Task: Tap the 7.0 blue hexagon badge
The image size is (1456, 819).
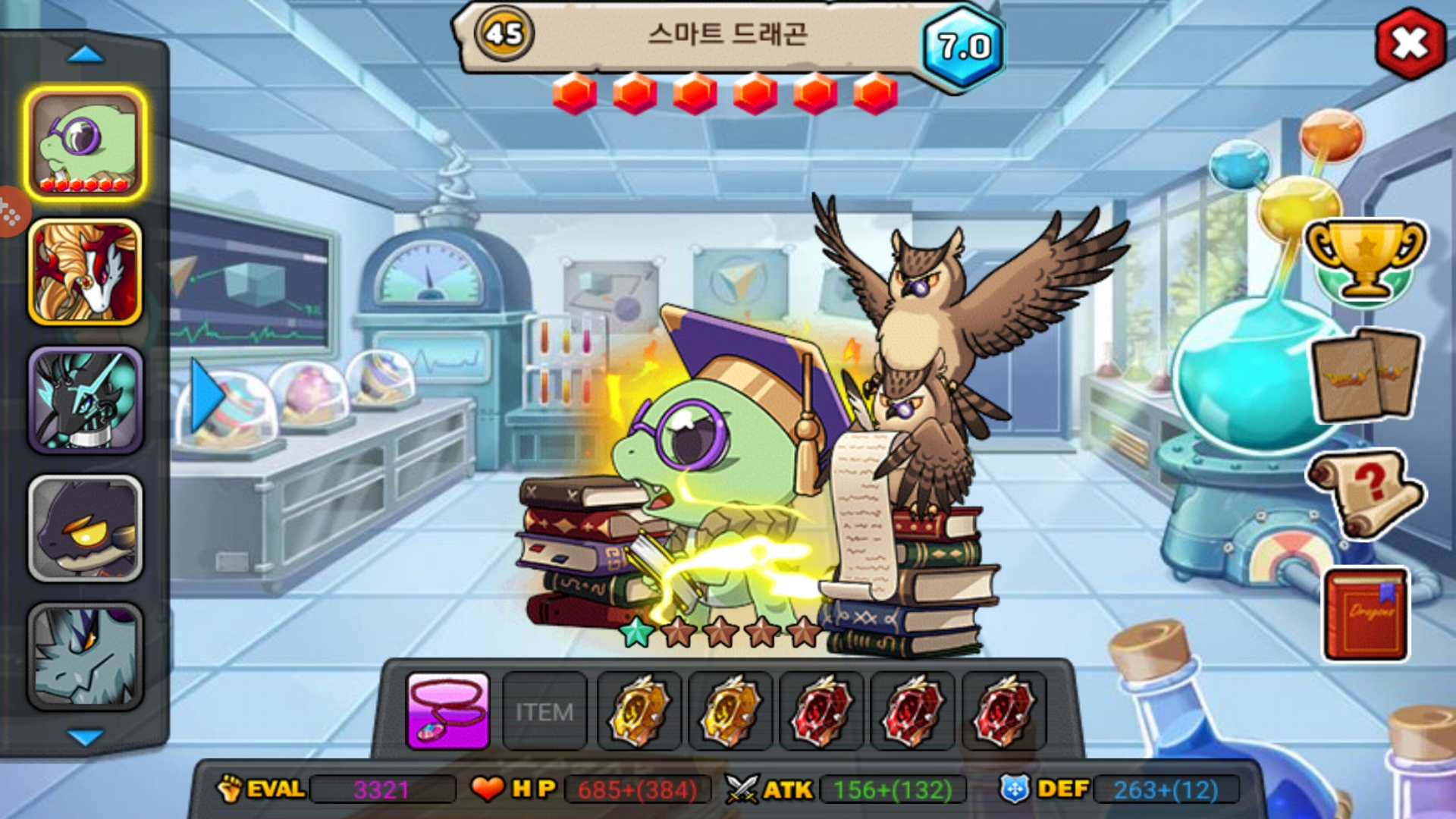Action: 963,47
